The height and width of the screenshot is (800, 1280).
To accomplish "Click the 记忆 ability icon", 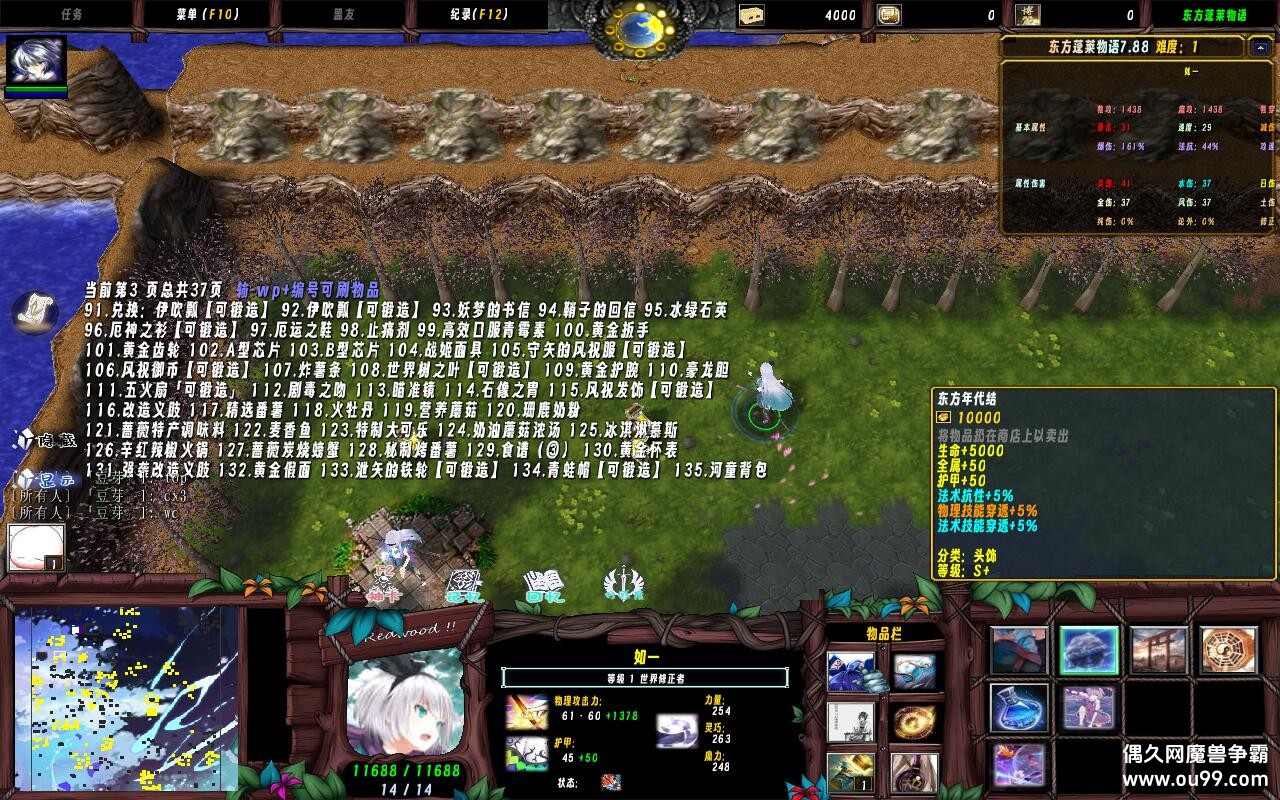I will point(465,578).
